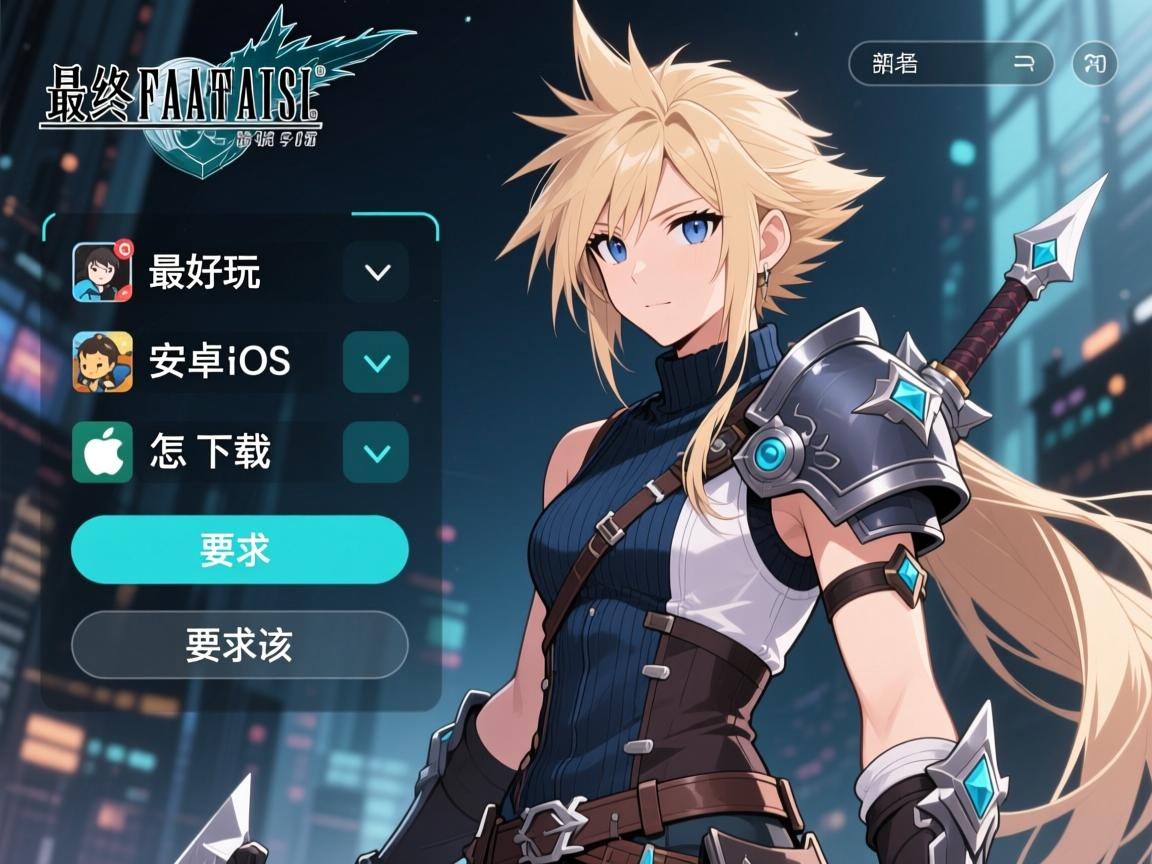Choose the 最好玩 menu entry
1152x864 pixels.
coord(205,272)
